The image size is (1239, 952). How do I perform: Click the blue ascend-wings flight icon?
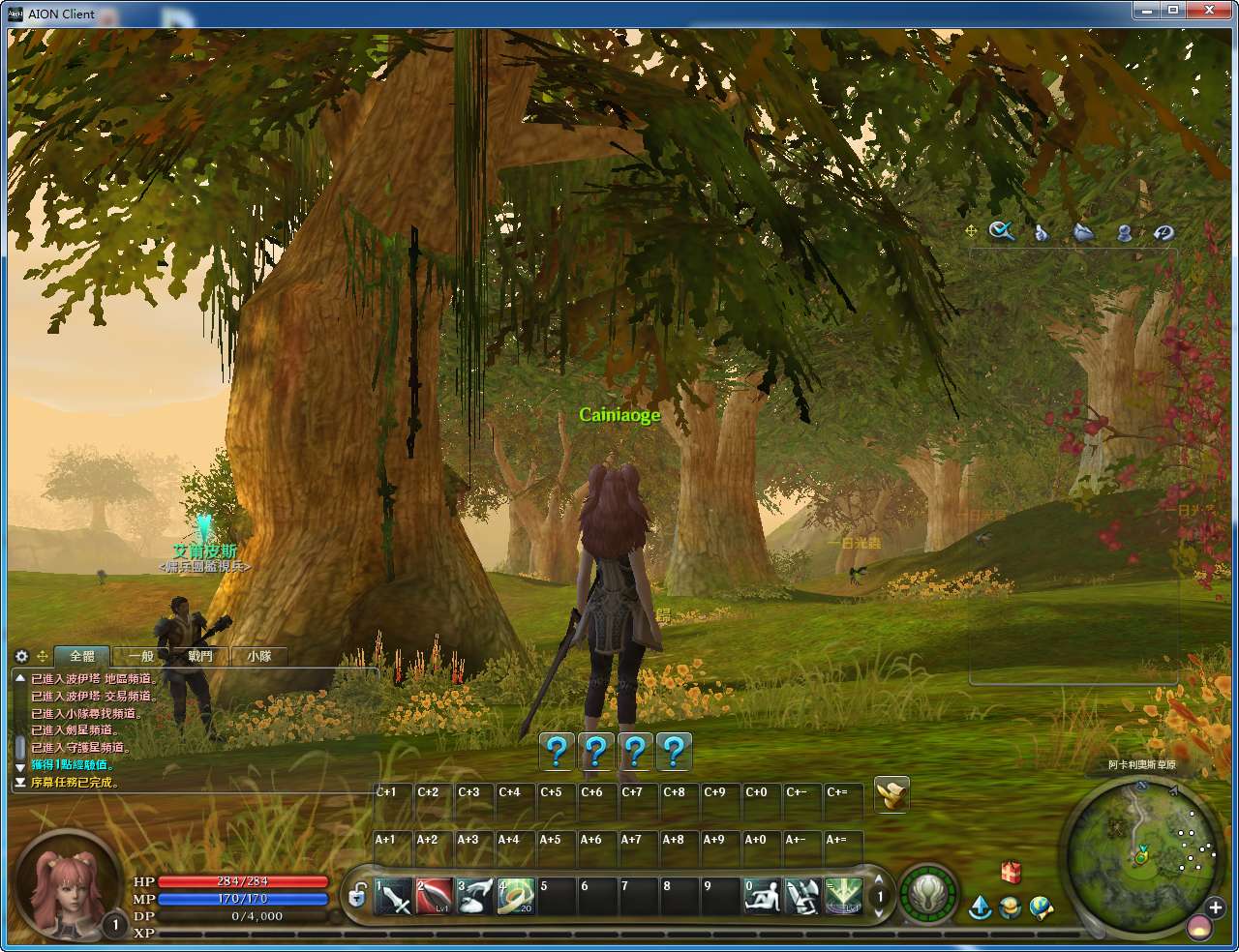tap(981, 907)
